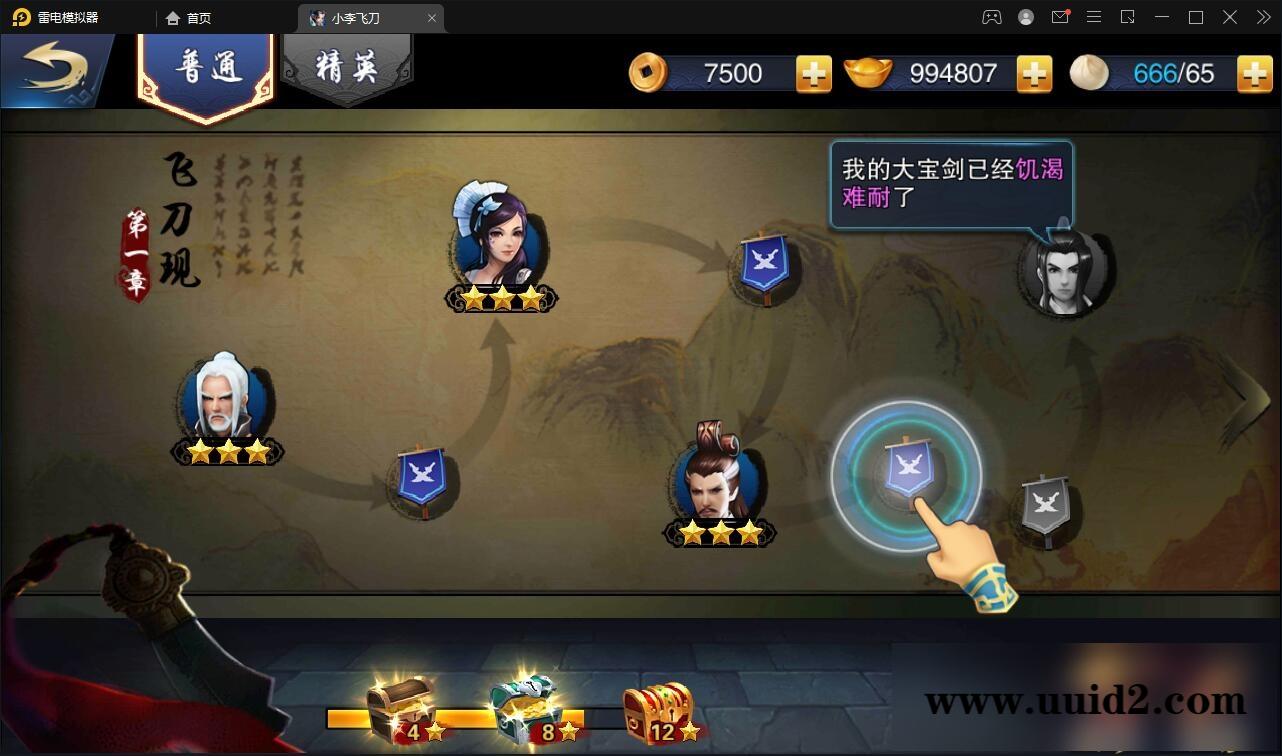
Task: Open the mail icon with red notification dot
Action: (1062, 17)
